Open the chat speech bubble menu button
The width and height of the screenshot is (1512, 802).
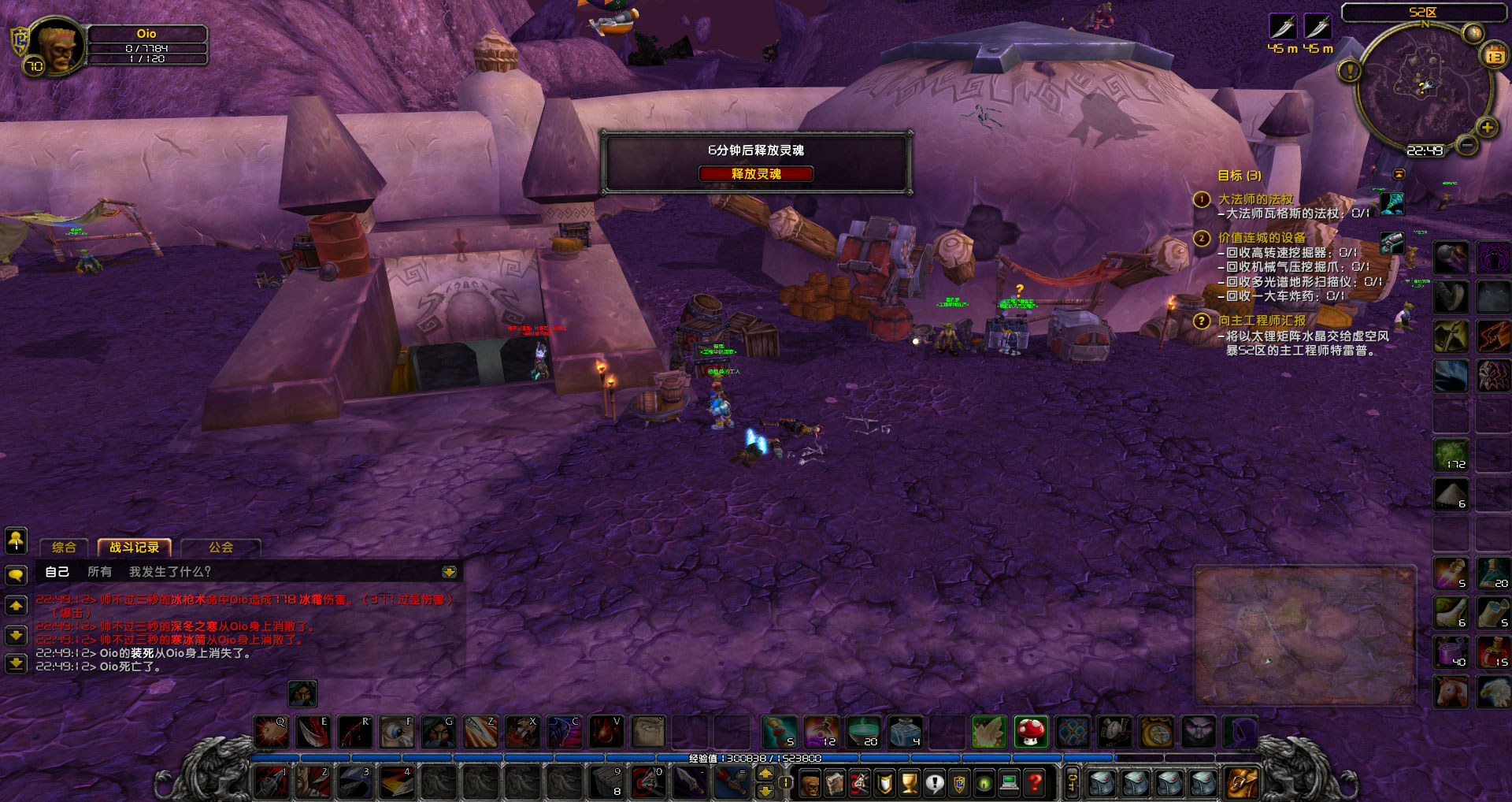click(16, 575)
